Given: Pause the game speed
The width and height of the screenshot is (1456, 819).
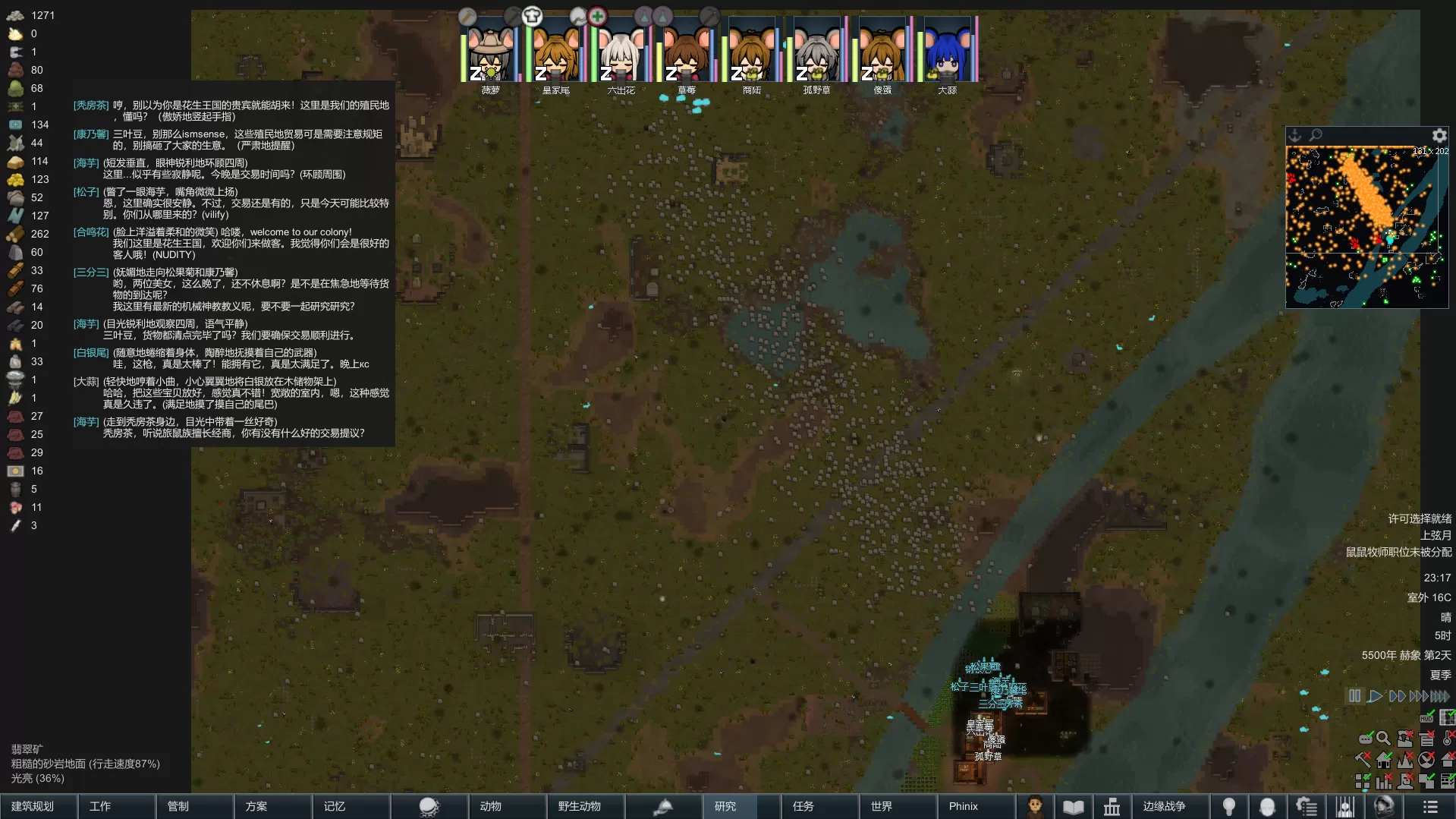Looking at the screenshot, I should [1354, 695].
